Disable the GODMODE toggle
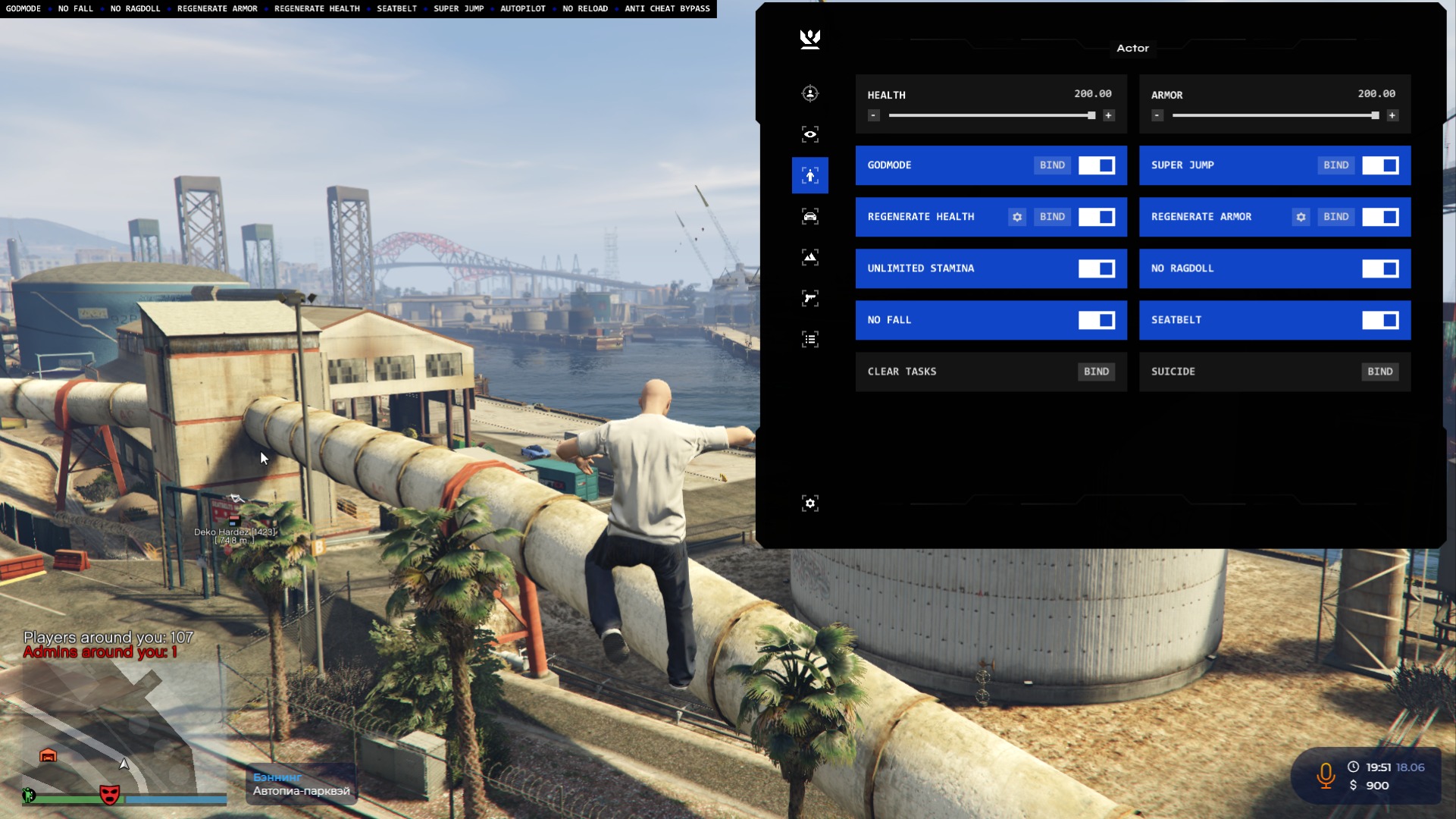This screenshot has width=1456, height=819. click(1097, 165)
